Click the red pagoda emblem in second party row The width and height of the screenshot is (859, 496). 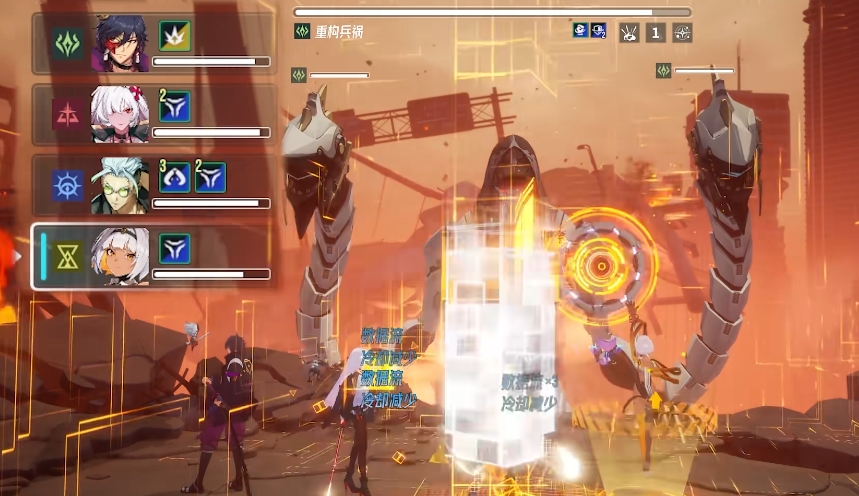[x=68, y=115]
